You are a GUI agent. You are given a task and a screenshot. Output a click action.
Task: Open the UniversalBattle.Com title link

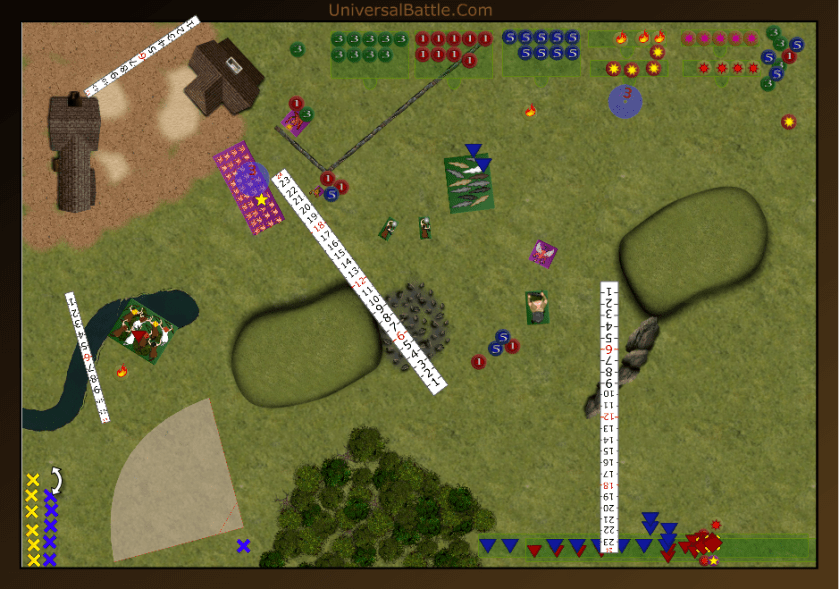(410, 10)
